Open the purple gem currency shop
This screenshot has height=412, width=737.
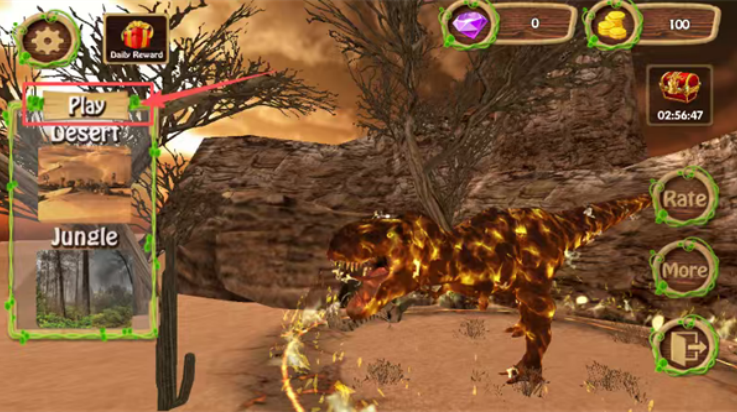point(468,22)
